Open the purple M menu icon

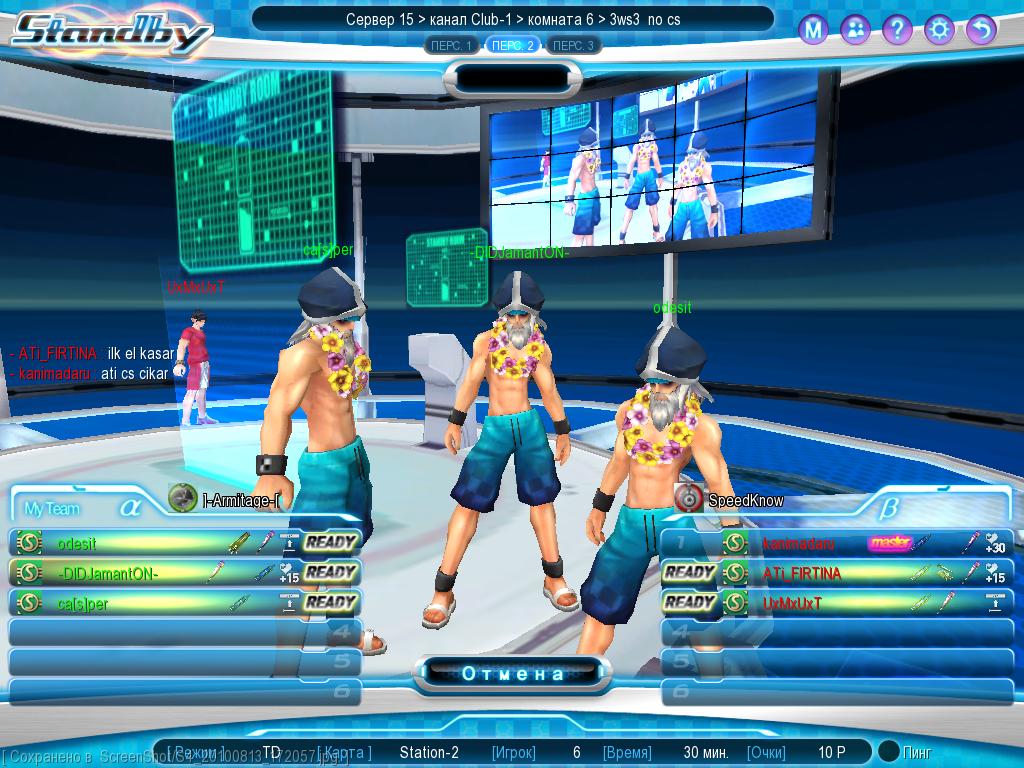813,30
